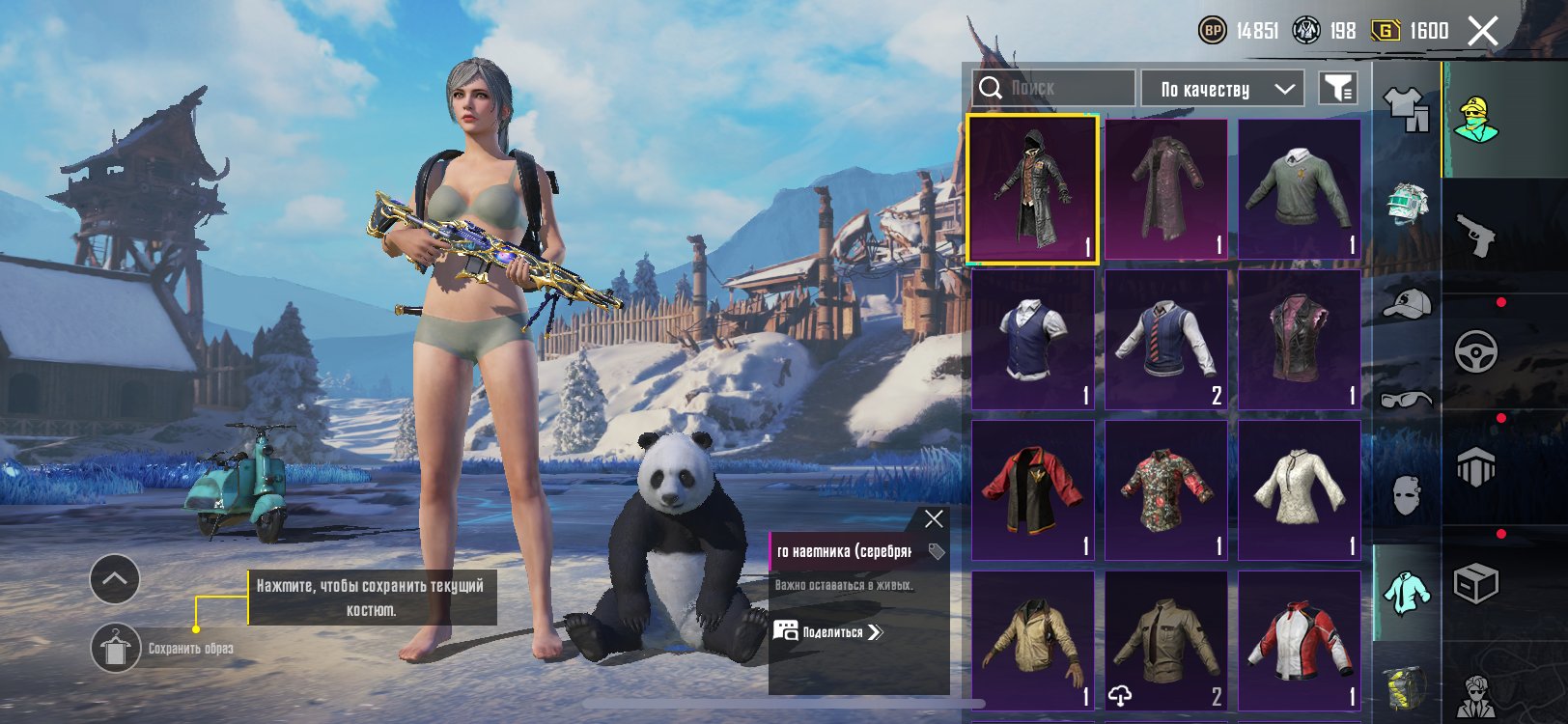Choose the floral patterned shirt

tap(1166, 490)
